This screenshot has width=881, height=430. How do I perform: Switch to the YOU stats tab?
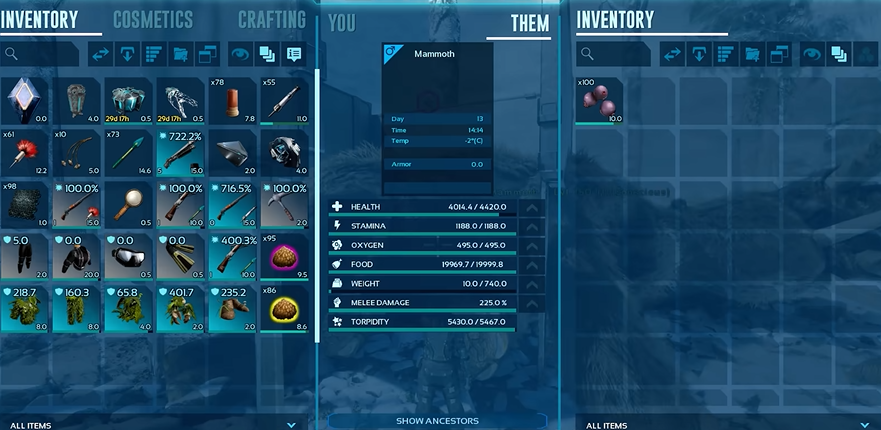click(x=341, y=23)
